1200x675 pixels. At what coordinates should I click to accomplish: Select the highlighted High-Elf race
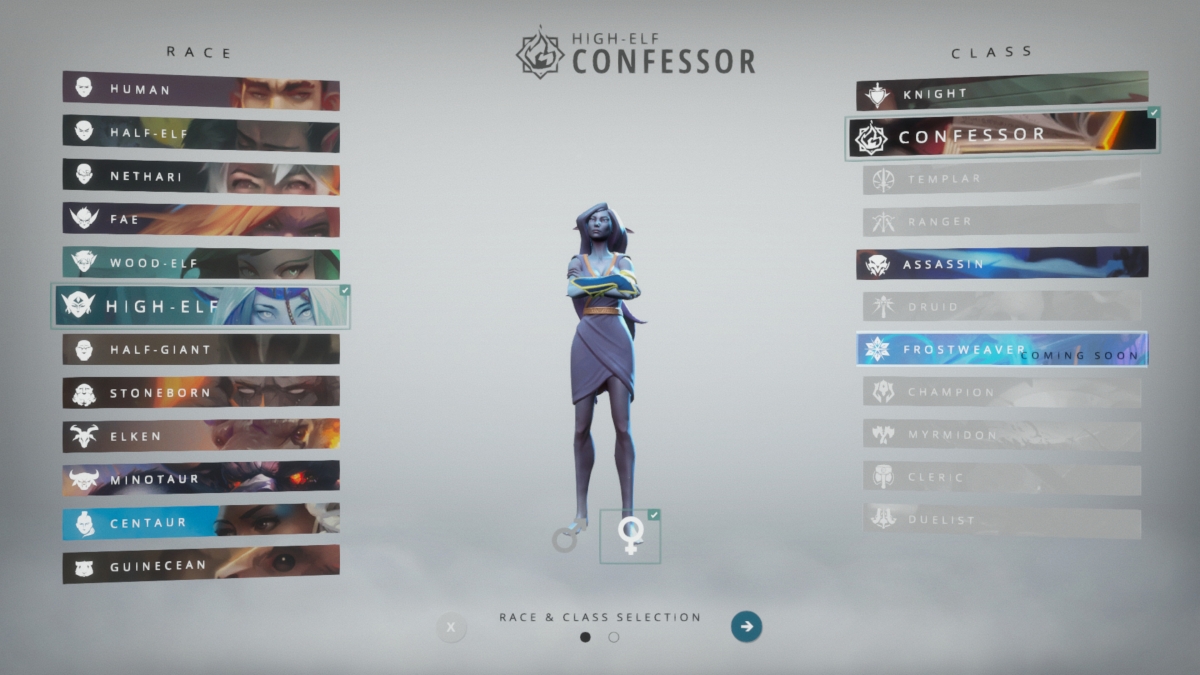[x=200, y=307]
